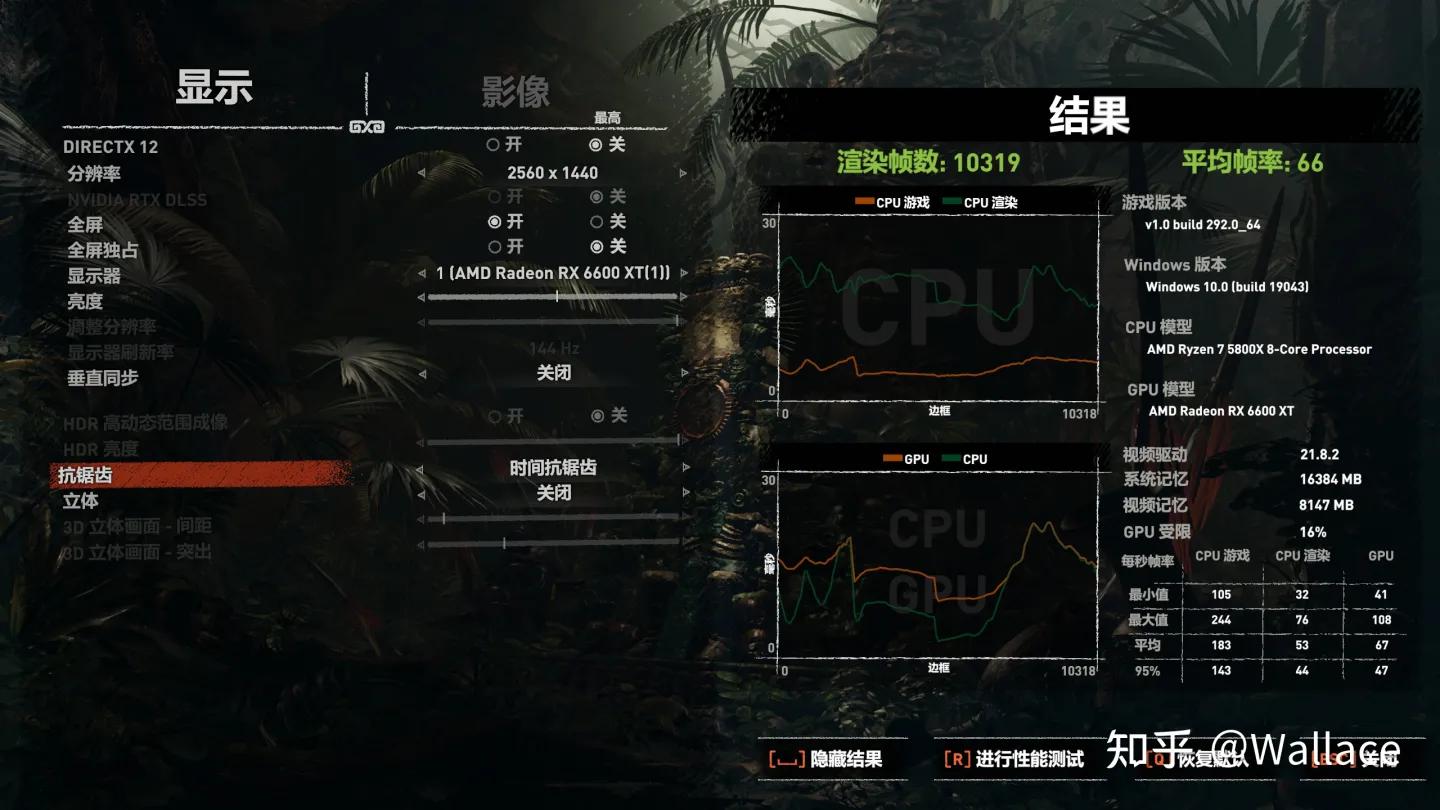Adjust the 亮度 brightness slider
The width and height of the screenshot is (1440, 810).
558,297
